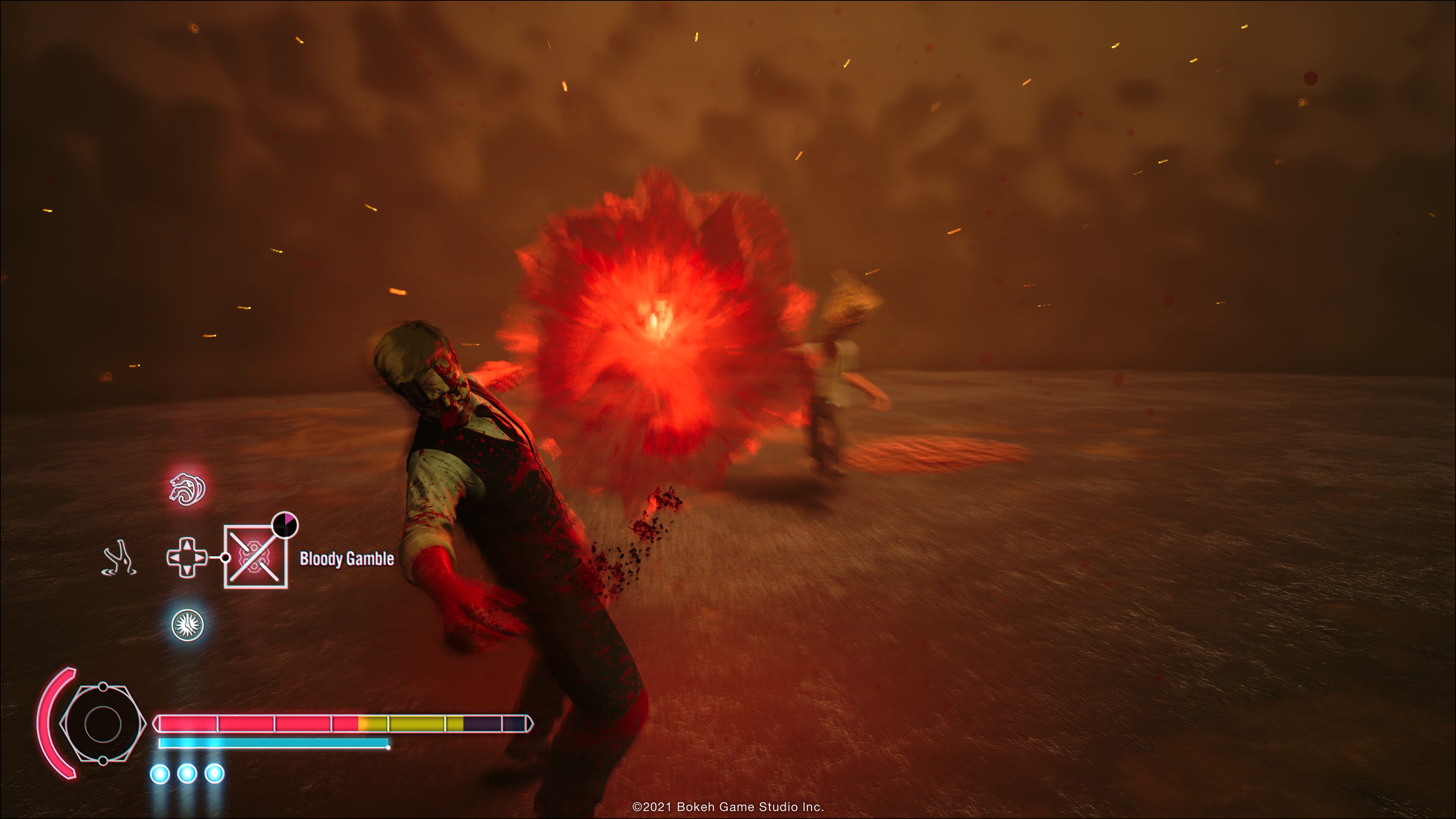Trigger the white branching-arms skill icon
This screenshot has width=1456, height=819.
[x=120, y=558]
